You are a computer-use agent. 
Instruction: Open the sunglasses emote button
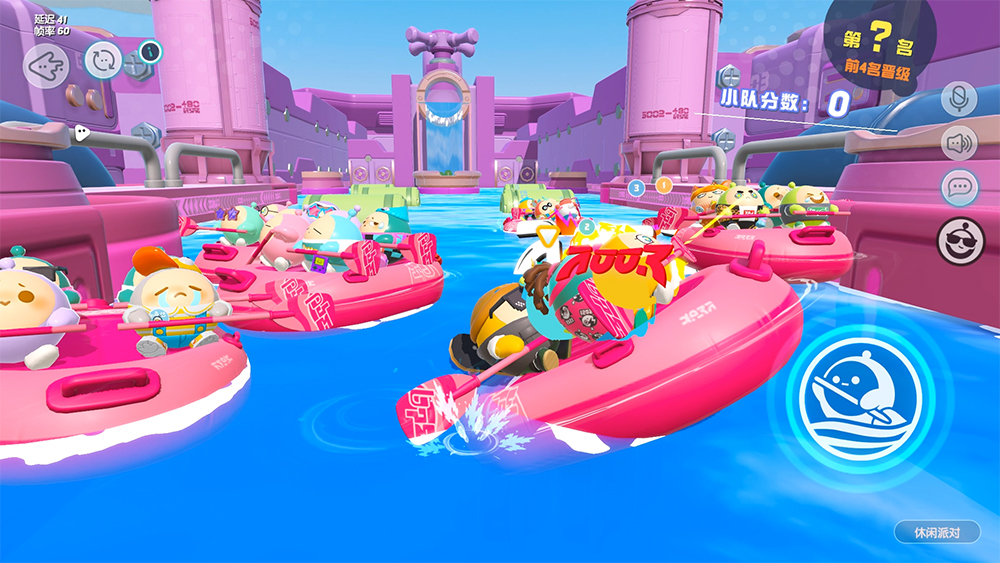pyautogui.click(x=959, y=237)
